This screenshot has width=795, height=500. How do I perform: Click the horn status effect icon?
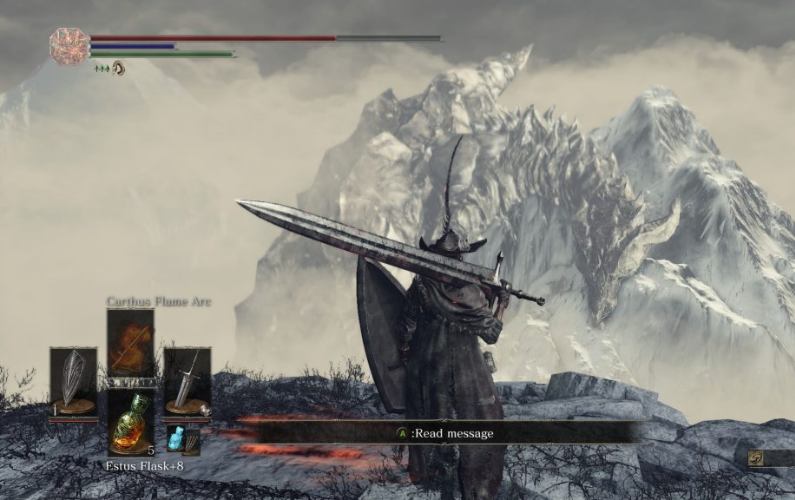pos(119,68)
